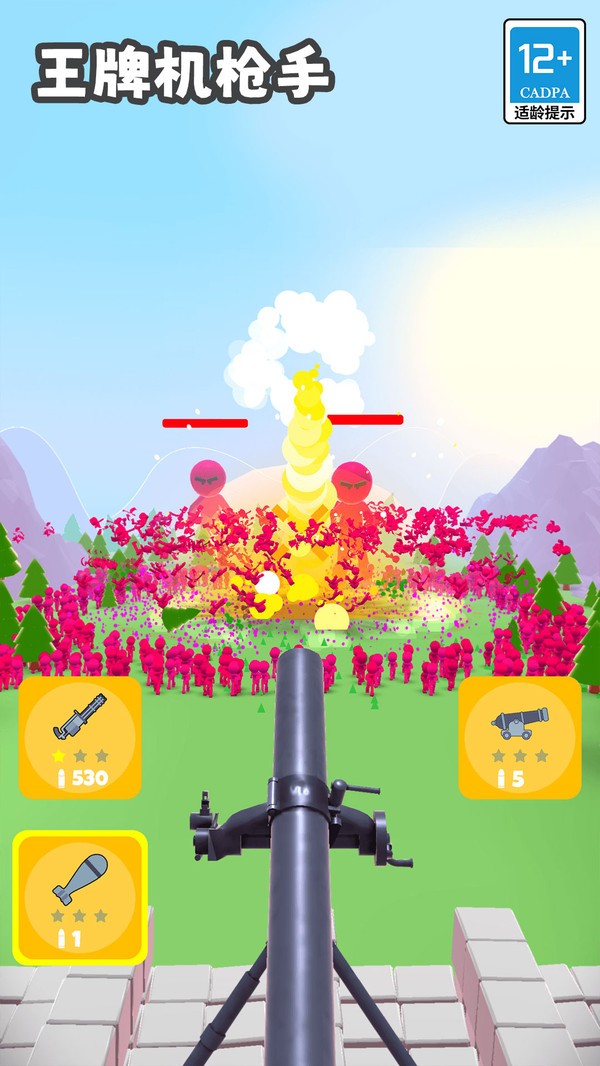Select the minigun weapon with 530 ammo
The height and width of the screenshot is (1066, 600).
click(x=80, y=737)
